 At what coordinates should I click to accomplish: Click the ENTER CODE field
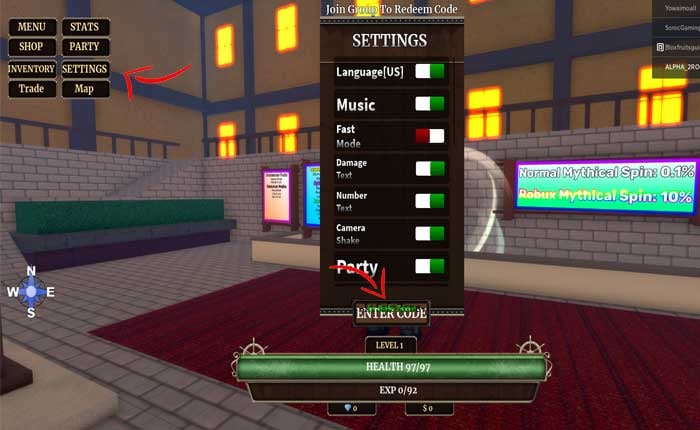391,313
